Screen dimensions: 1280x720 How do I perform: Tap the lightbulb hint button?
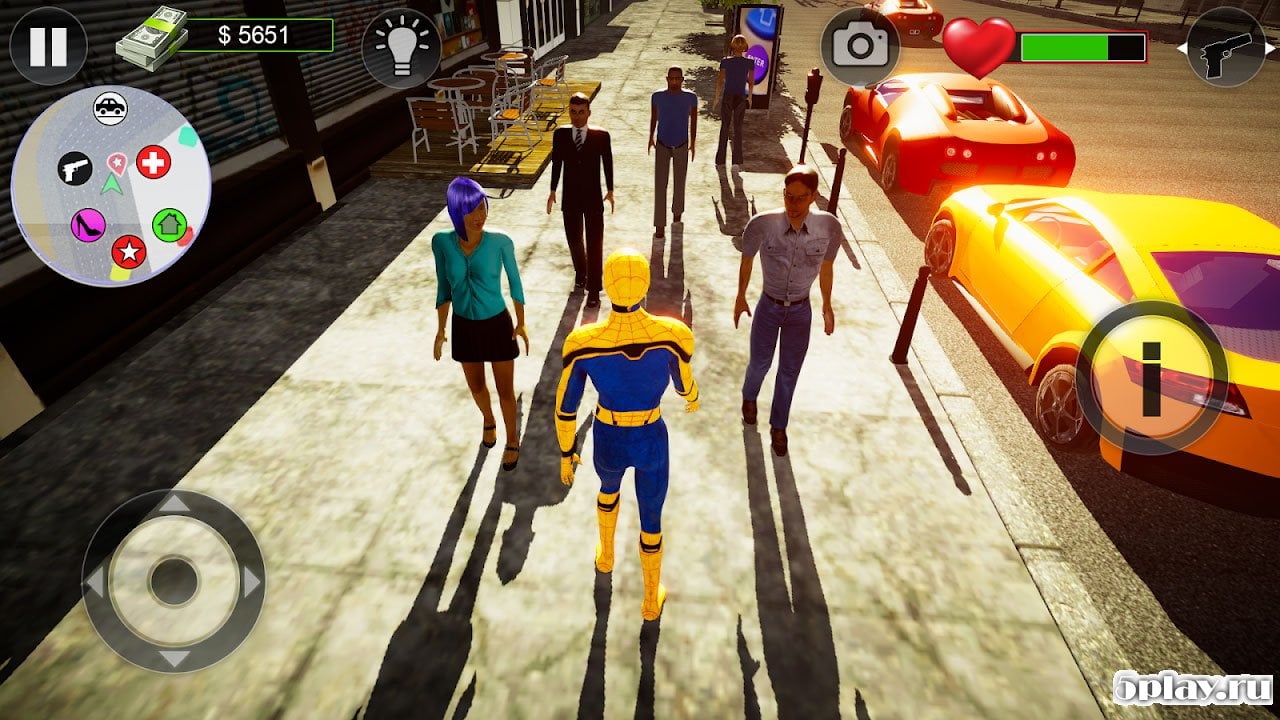[x=401, y=48]
